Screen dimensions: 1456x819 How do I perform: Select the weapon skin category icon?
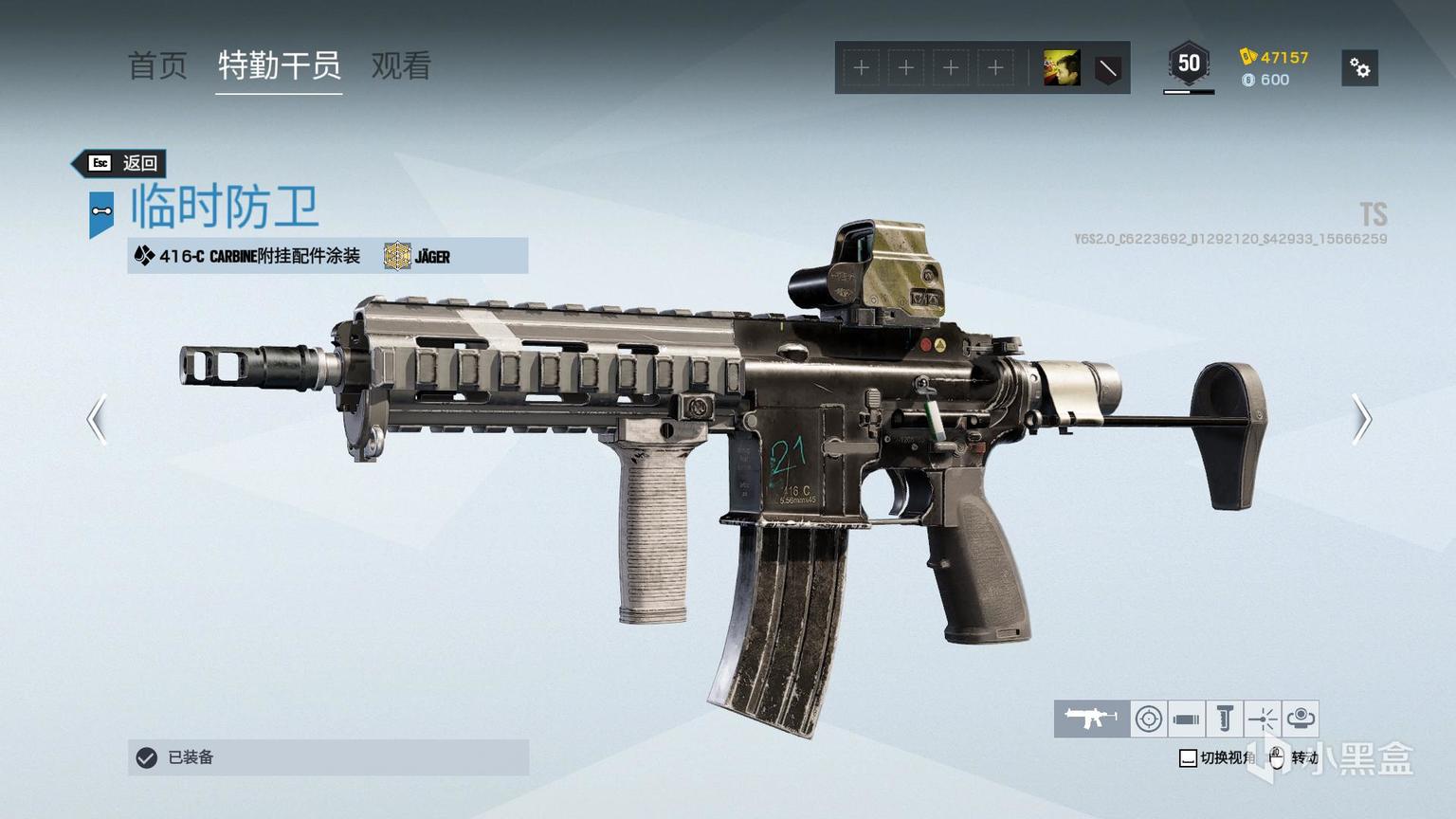1091,719
